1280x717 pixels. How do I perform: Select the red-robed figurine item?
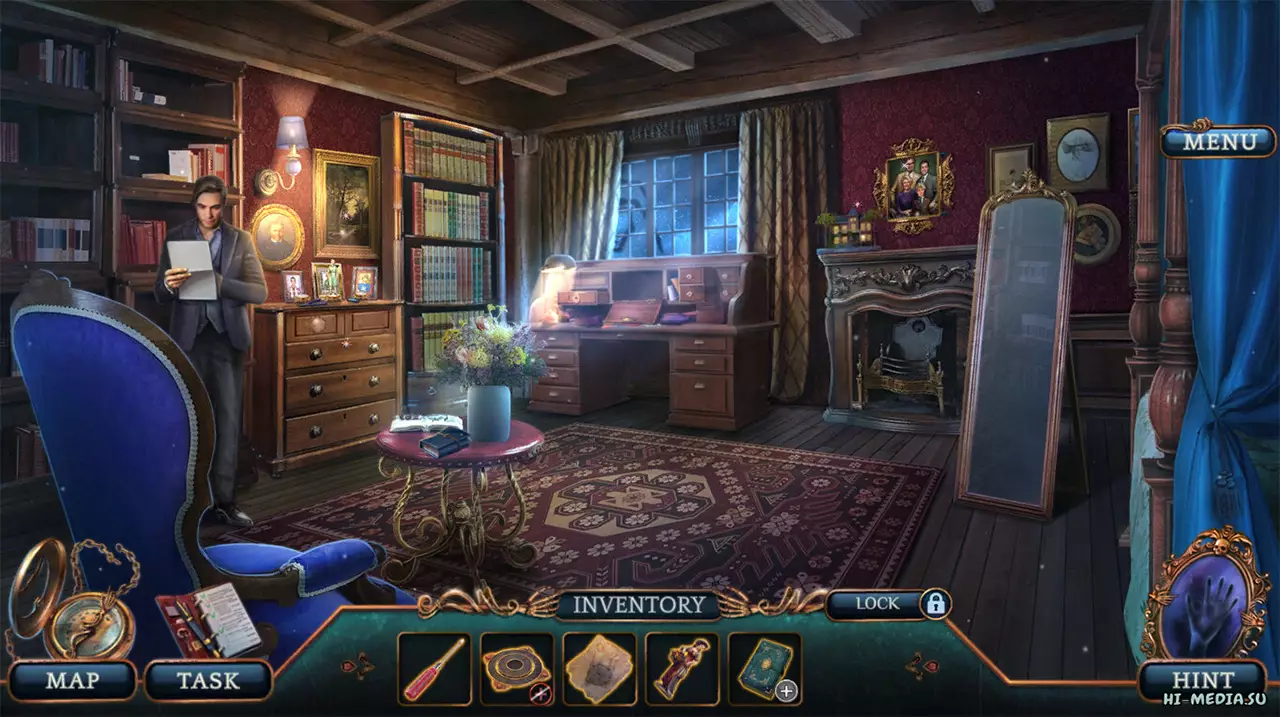click(682, 669)
